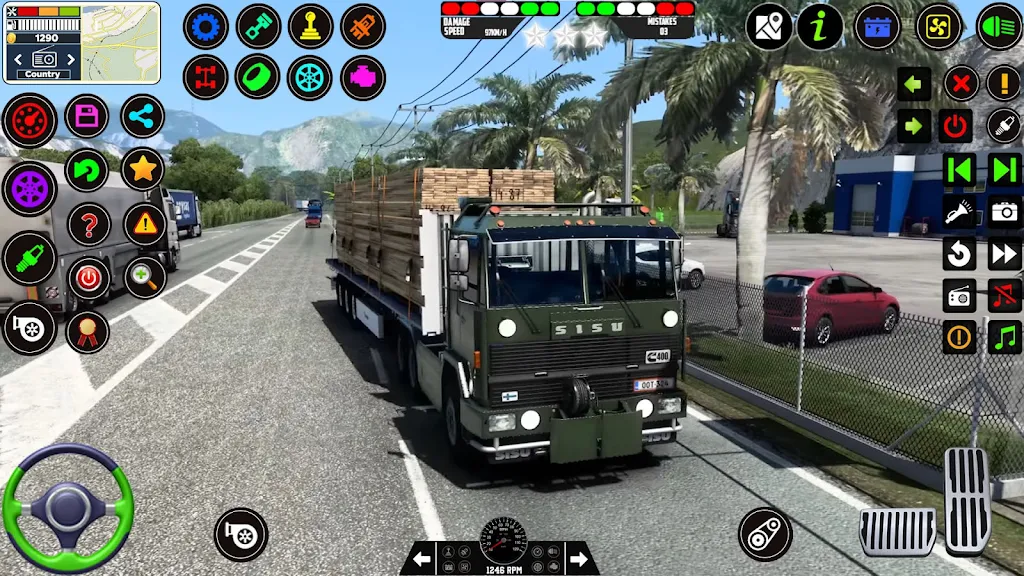Activate the yellow fan icon
The height and width of the screenshot is (576, 1024).
coord(939,27)
